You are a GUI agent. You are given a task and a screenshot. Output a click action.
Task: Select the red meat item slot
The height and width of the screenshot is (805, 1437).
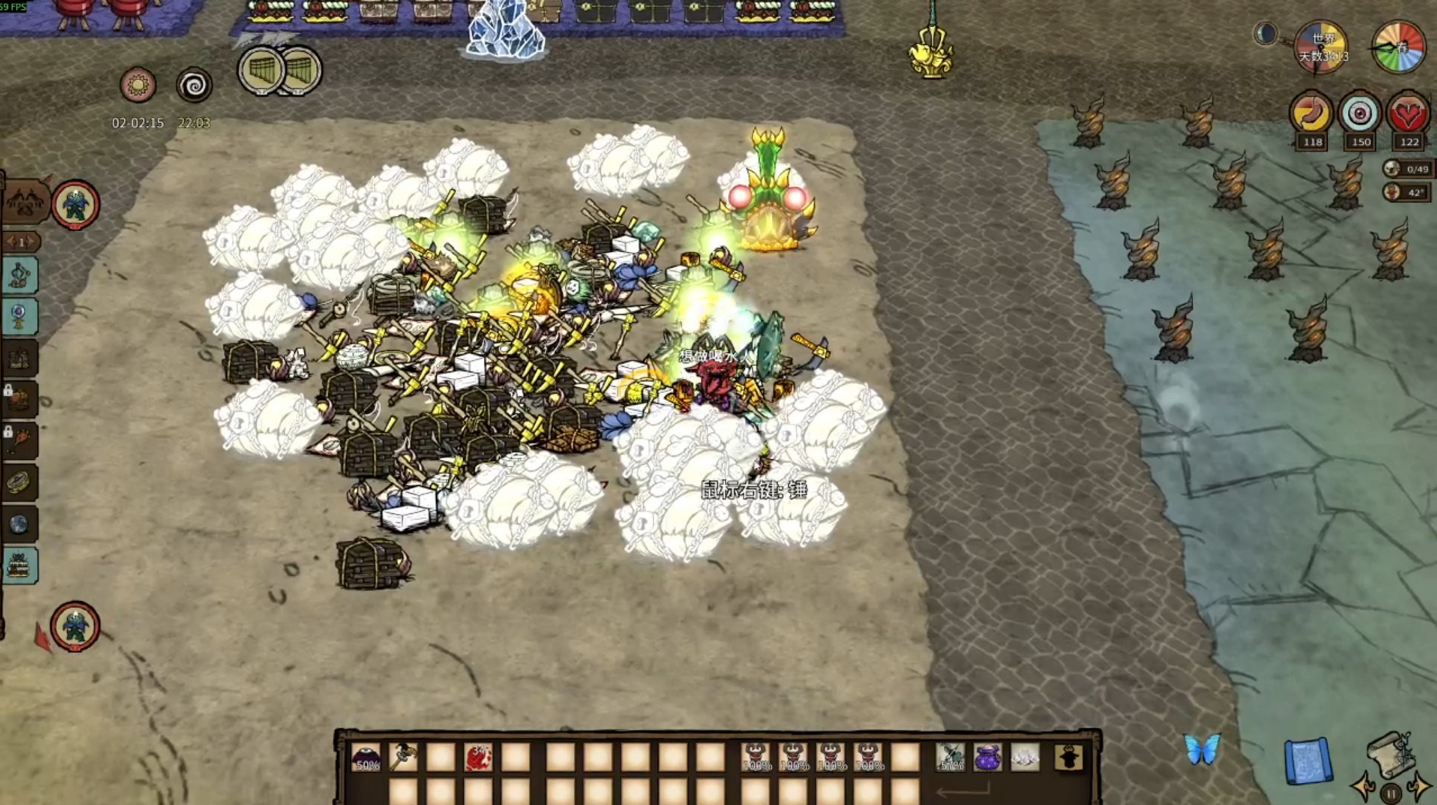point(478,757)
